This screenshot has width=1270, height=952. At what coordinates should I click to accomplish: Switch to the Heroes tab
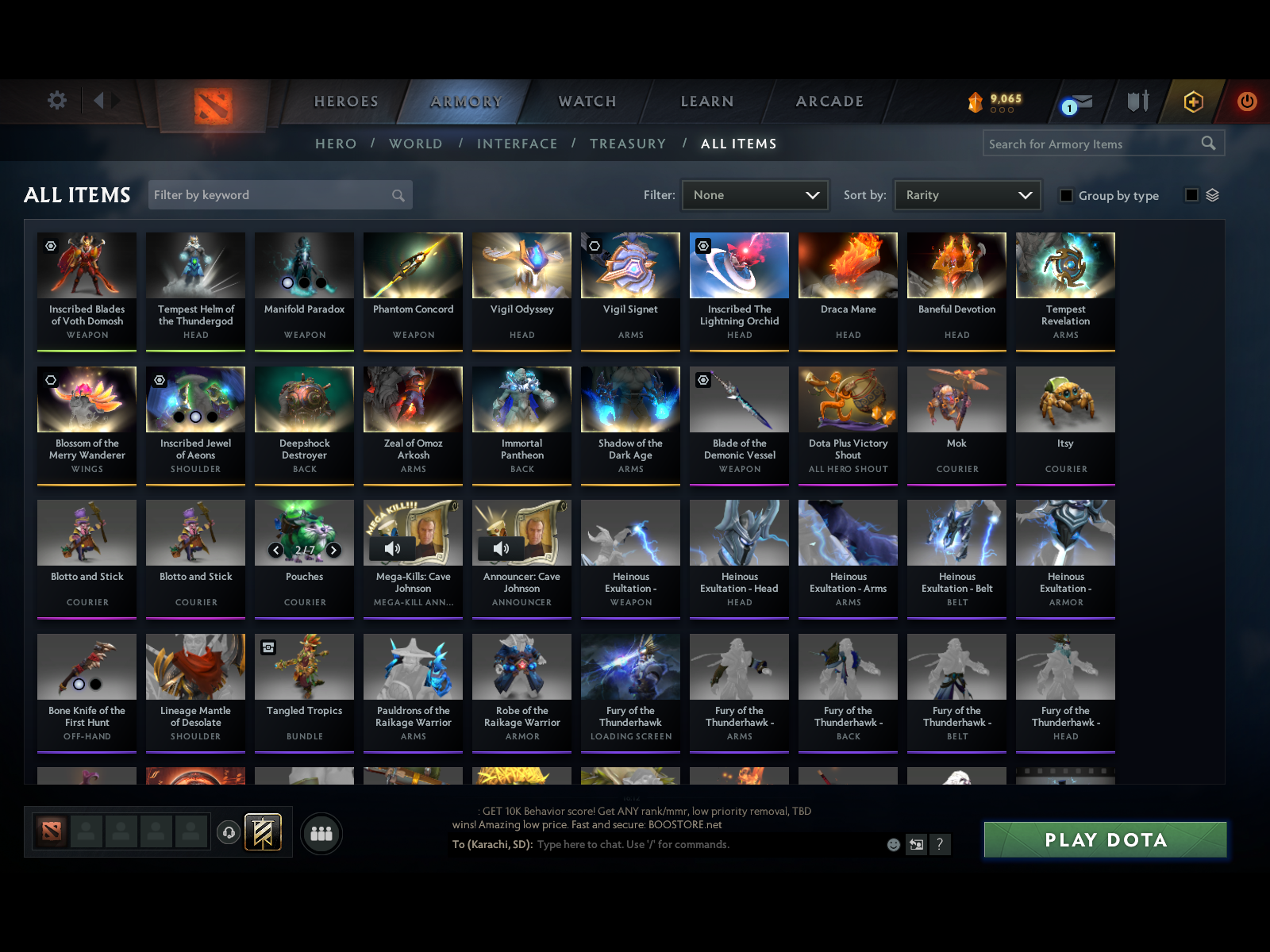click(345, 102)
